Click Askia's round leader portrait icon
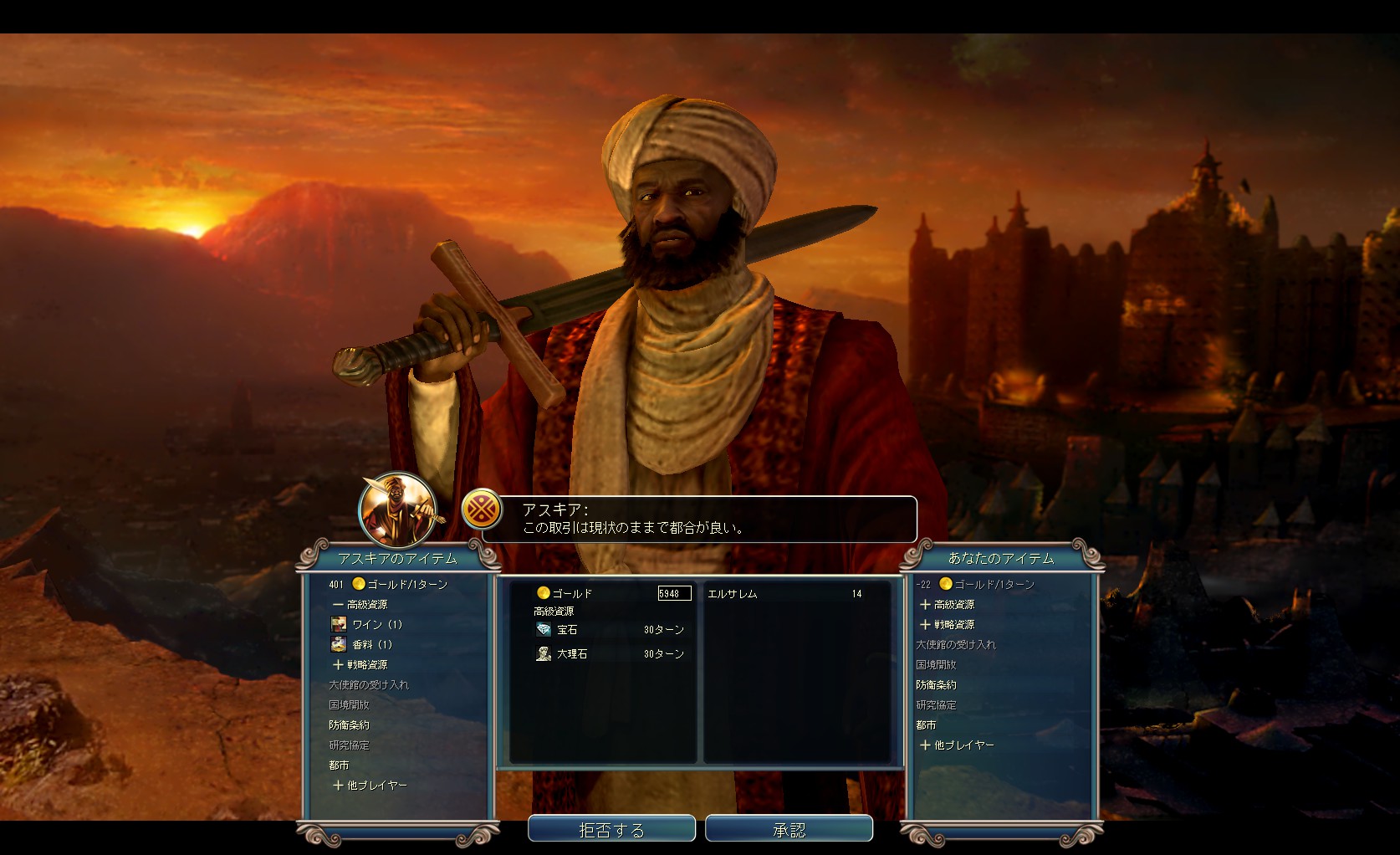 397,509
